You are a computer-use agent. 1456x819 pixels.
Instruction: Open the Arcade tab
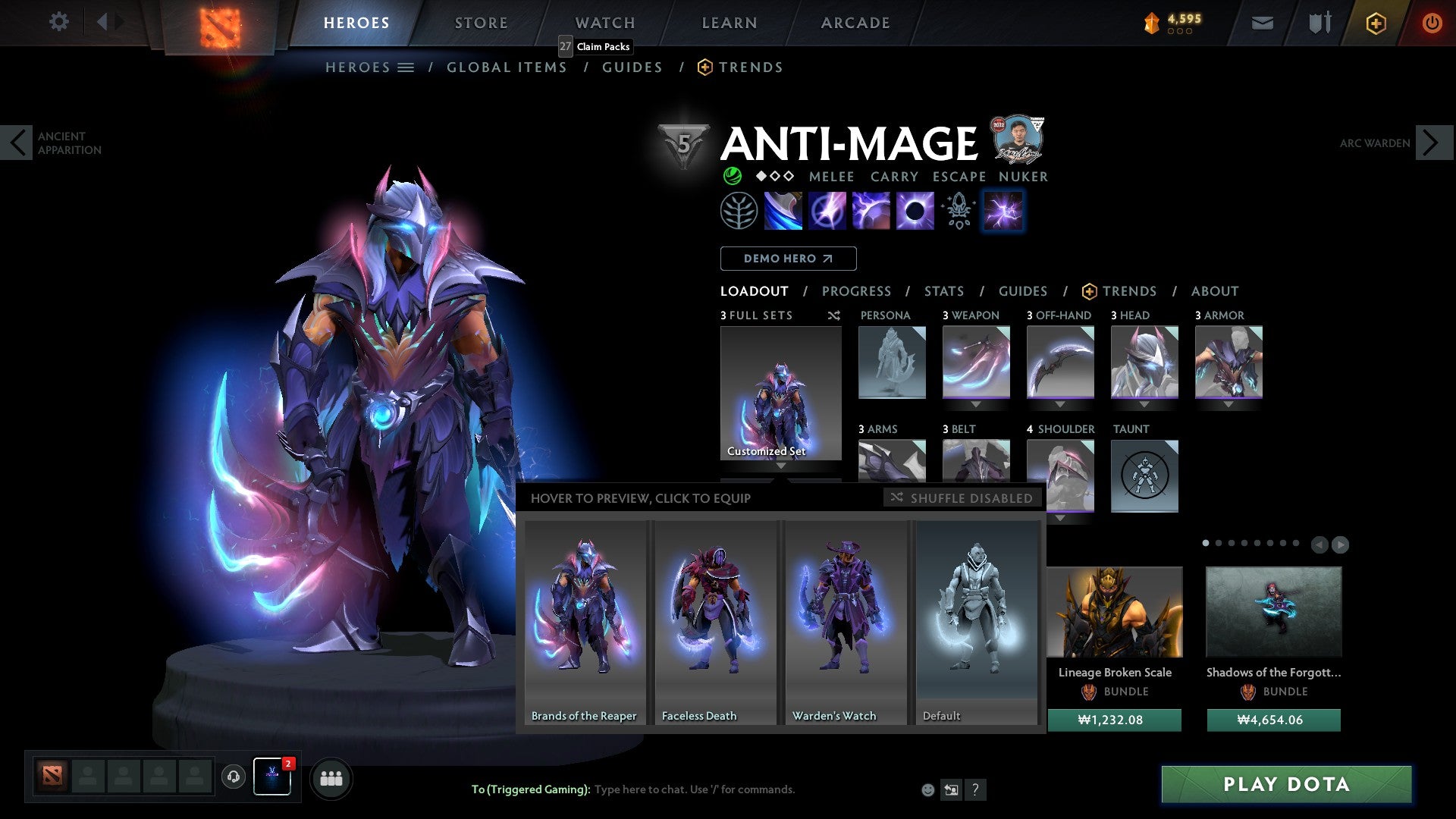[855, 23]
